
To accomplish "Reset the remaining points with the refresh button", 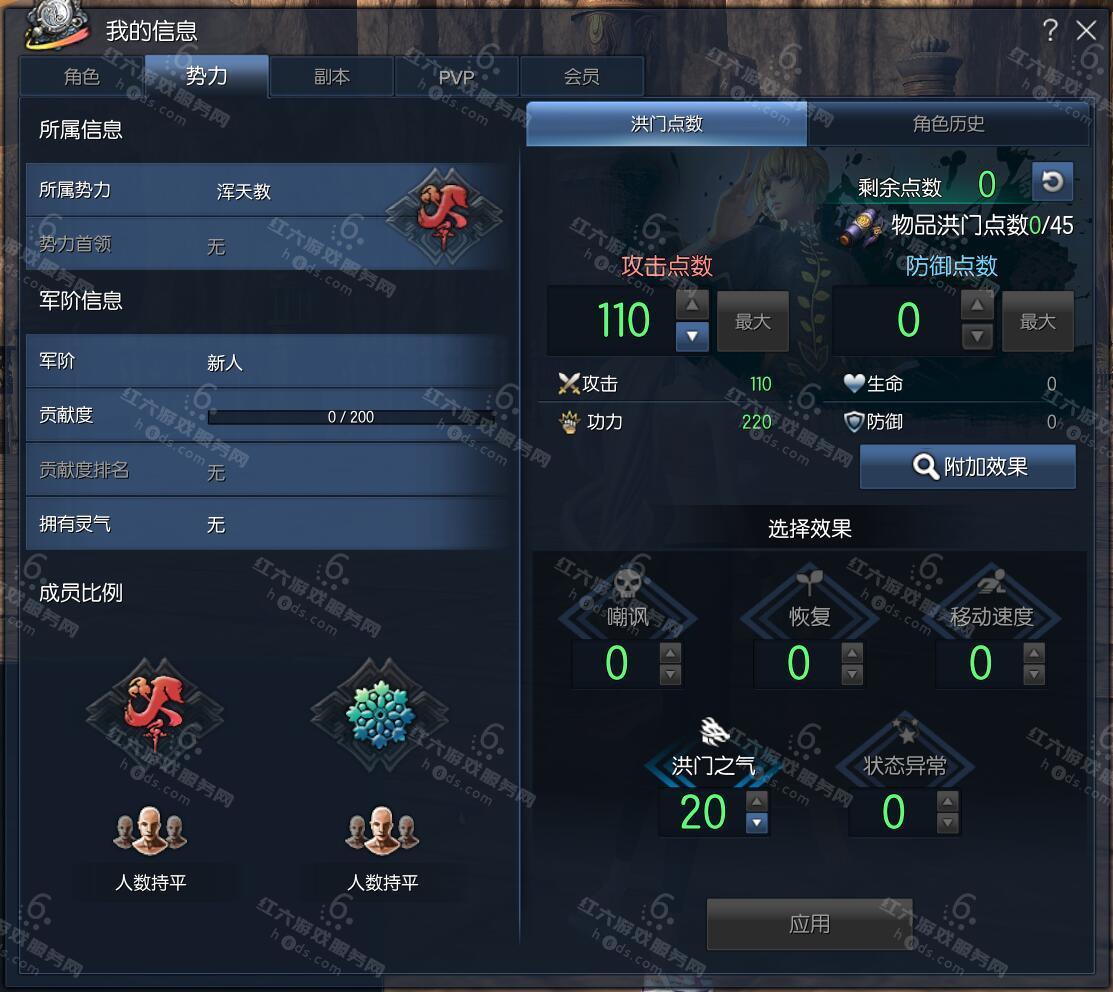I will point(1052,182).
